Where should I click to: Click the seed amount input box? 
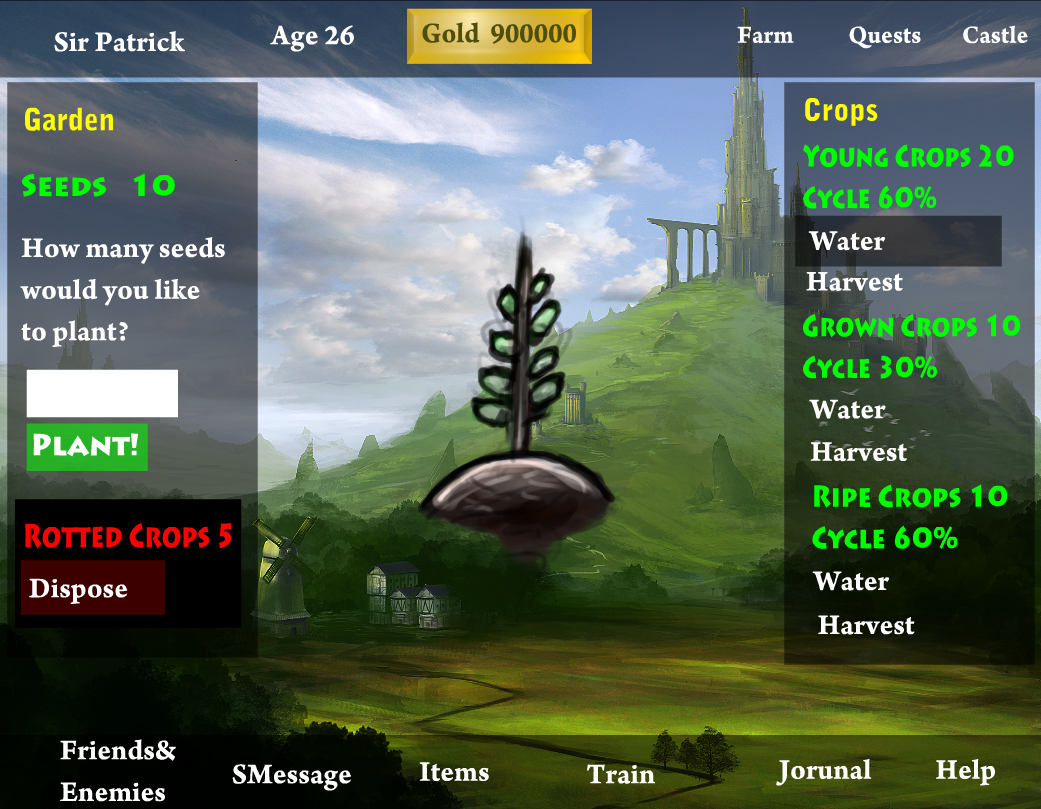point(102,393)
